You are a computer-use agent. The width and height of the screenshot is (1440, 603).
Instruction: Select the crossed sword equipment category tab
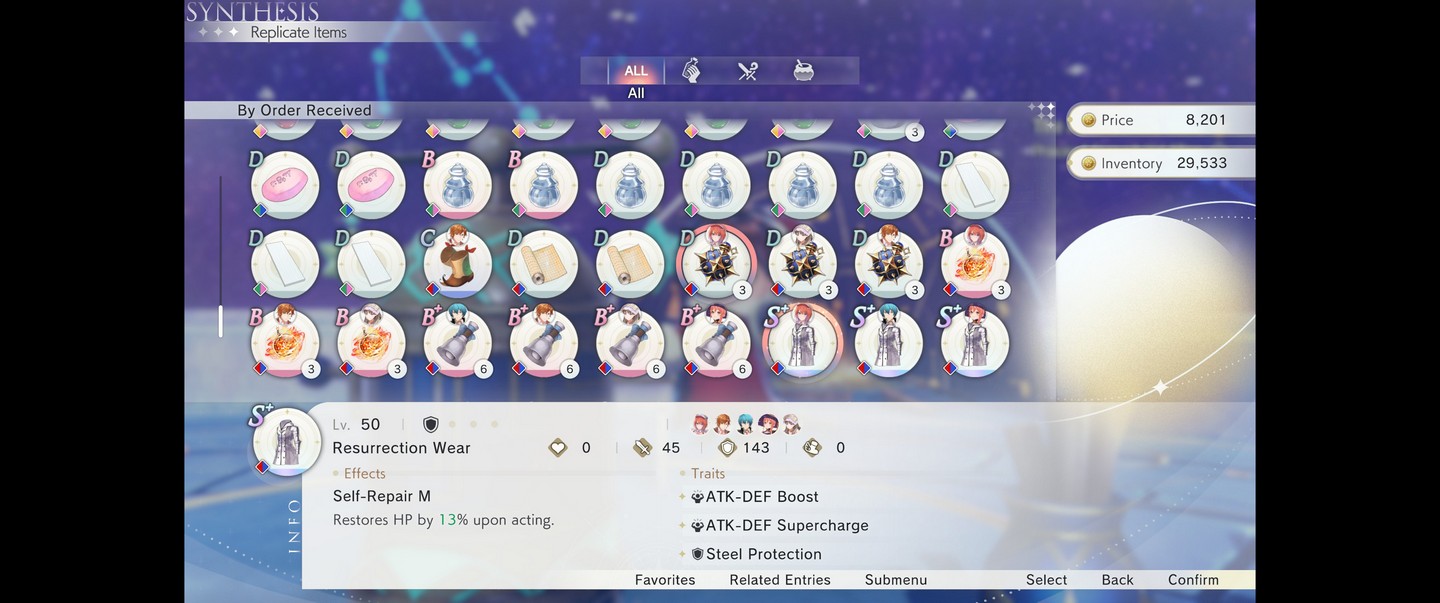click(x=748, y=71)
